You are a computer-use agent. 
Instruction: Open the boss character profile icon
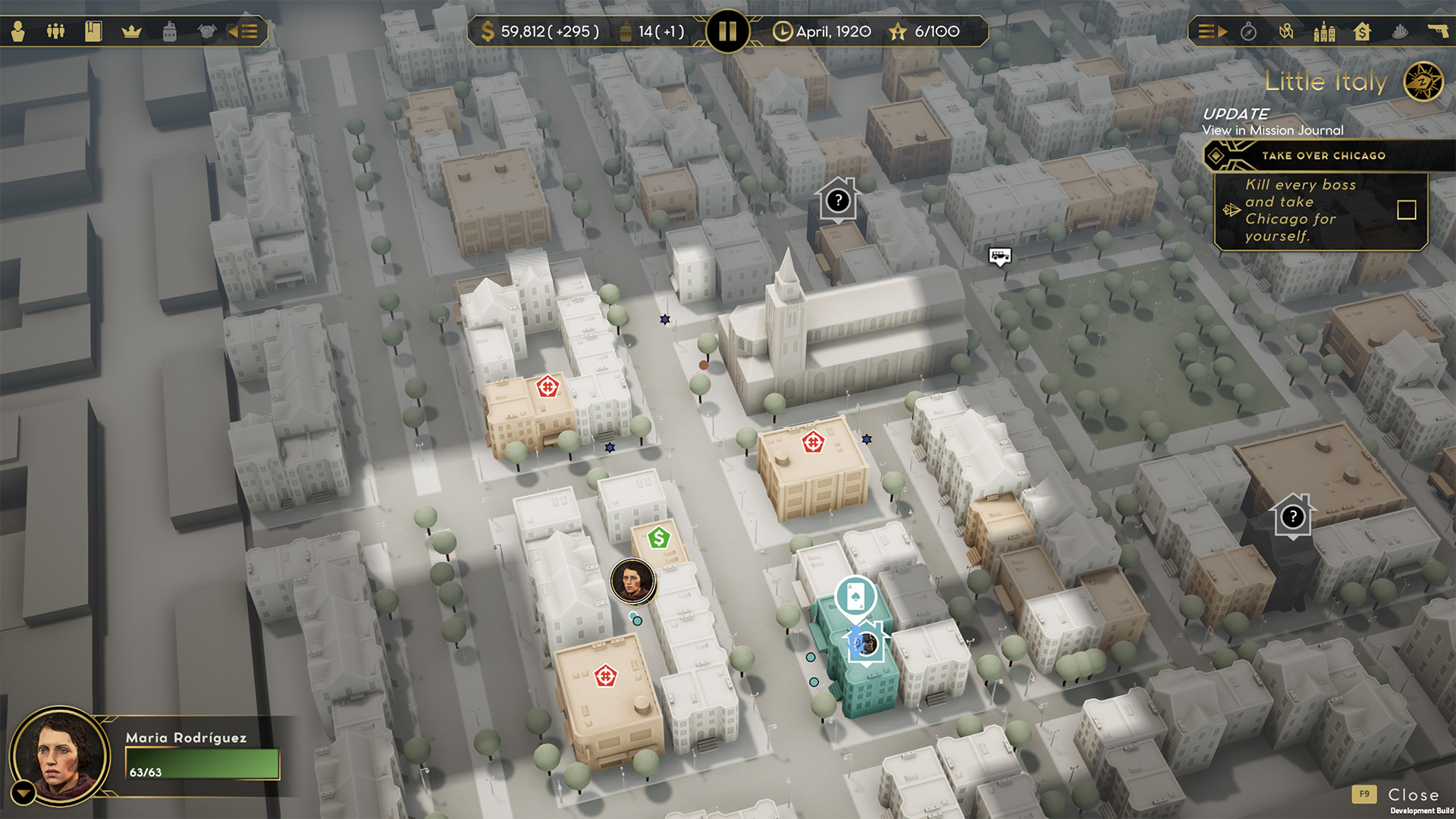tap(18, 31)
